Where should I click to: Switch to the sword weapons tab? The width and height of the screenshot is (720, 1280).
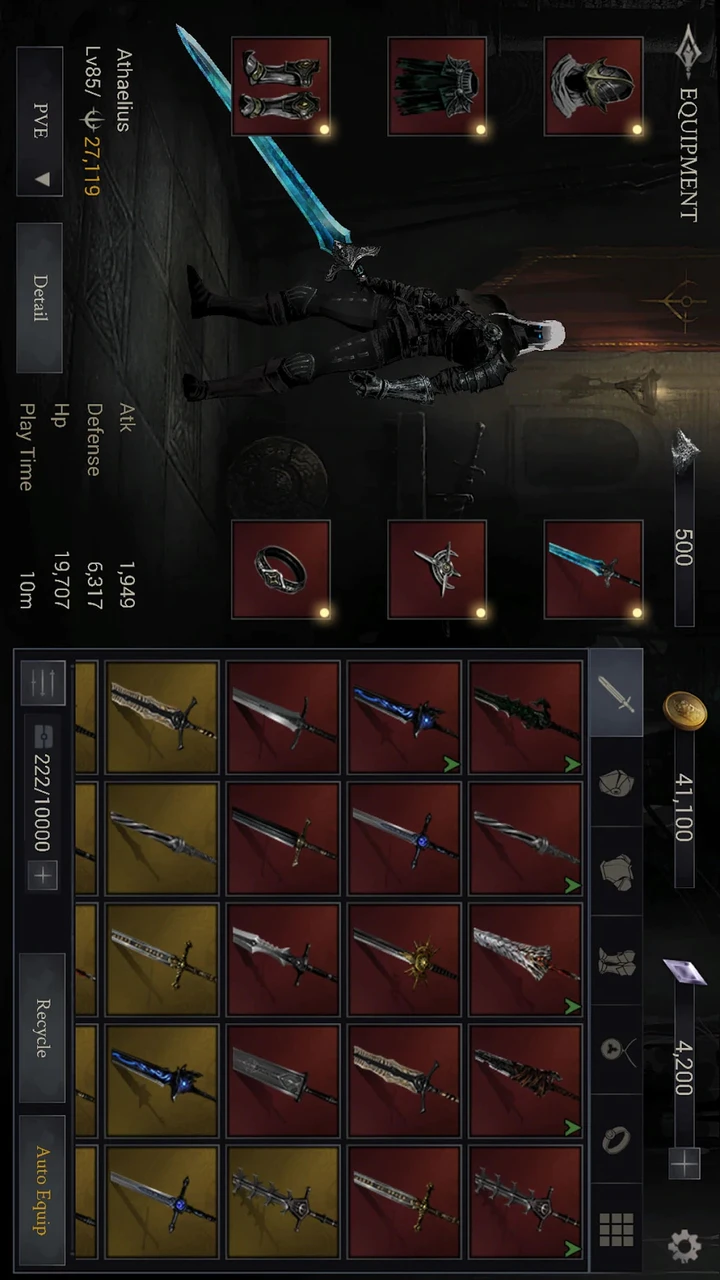(615, 693)
